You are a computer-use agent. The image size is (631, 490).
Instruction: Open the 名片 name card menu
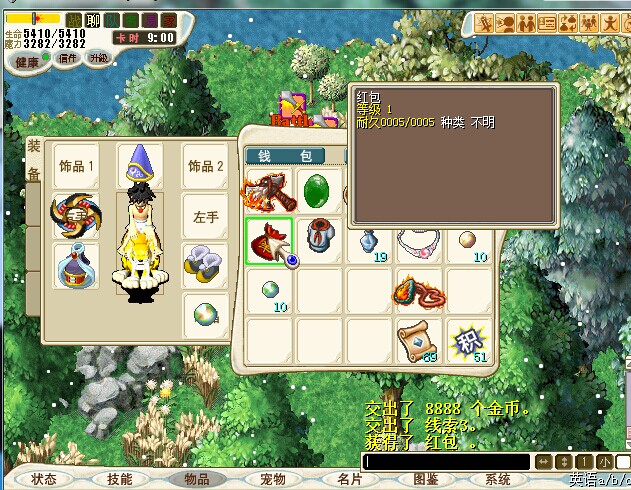pos(349,479)
